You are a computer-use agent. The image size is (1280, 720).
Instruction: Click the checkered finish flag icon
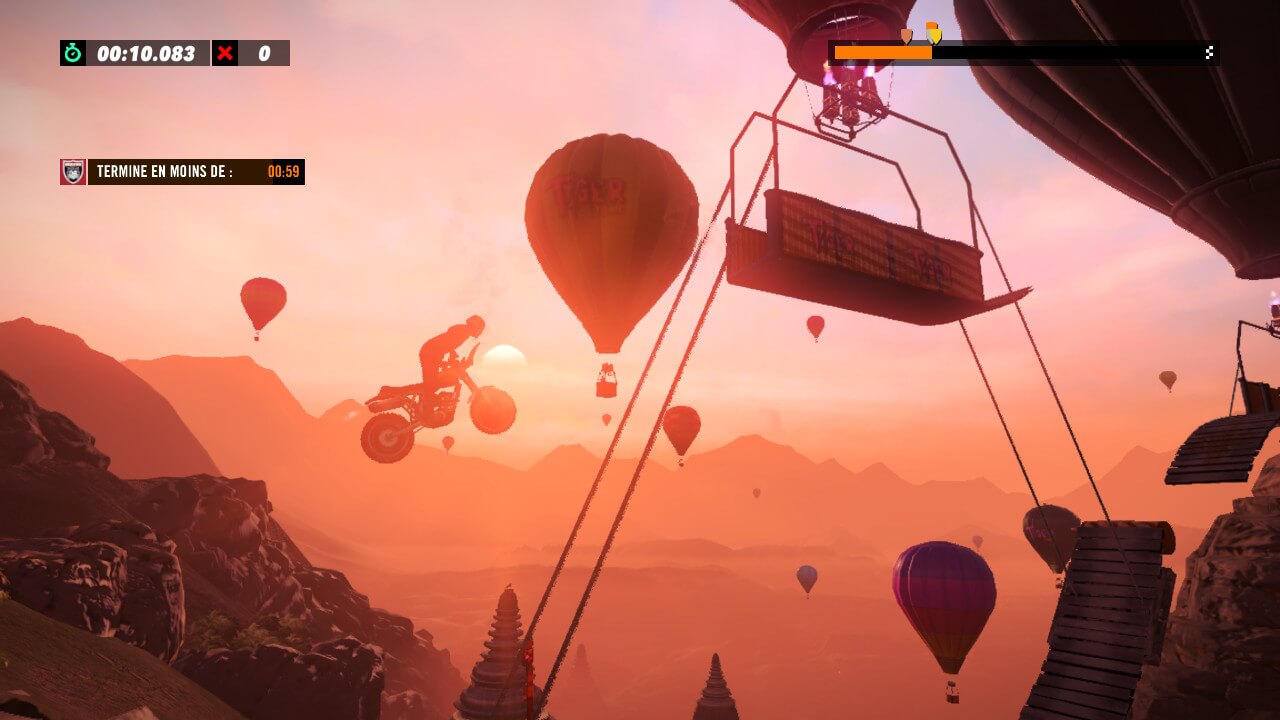click(x=1209, y=53)
